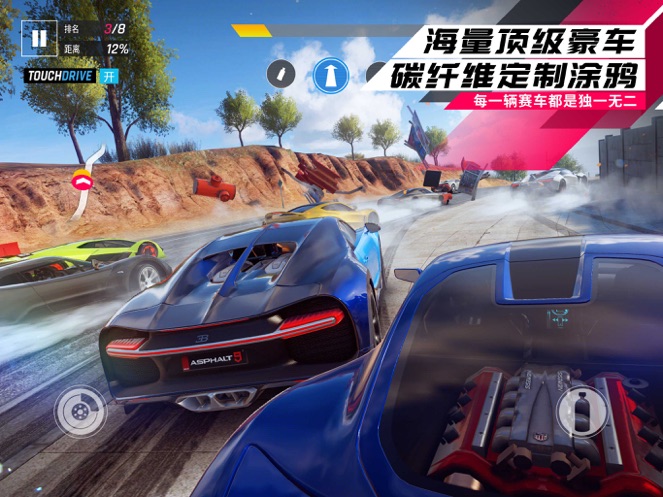Select the nitro bottle route icon
Viewport: 663px width, 497px height.
[x=283, y=72]
